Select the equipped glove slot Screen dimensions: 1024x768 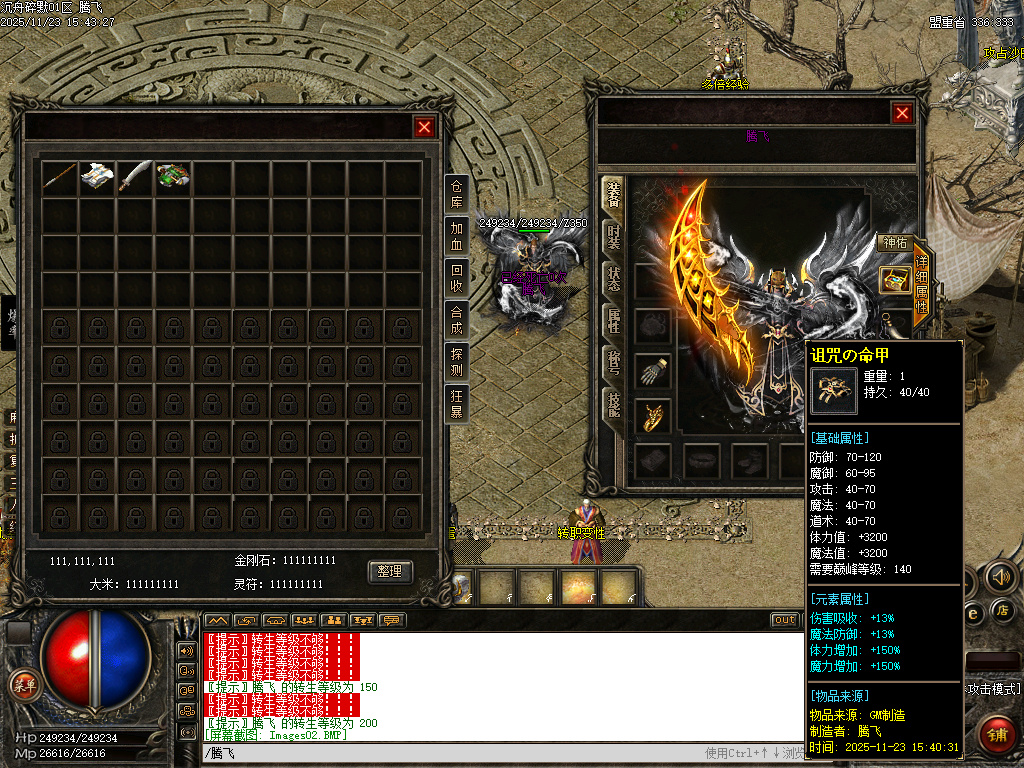(x=652, y=370)
